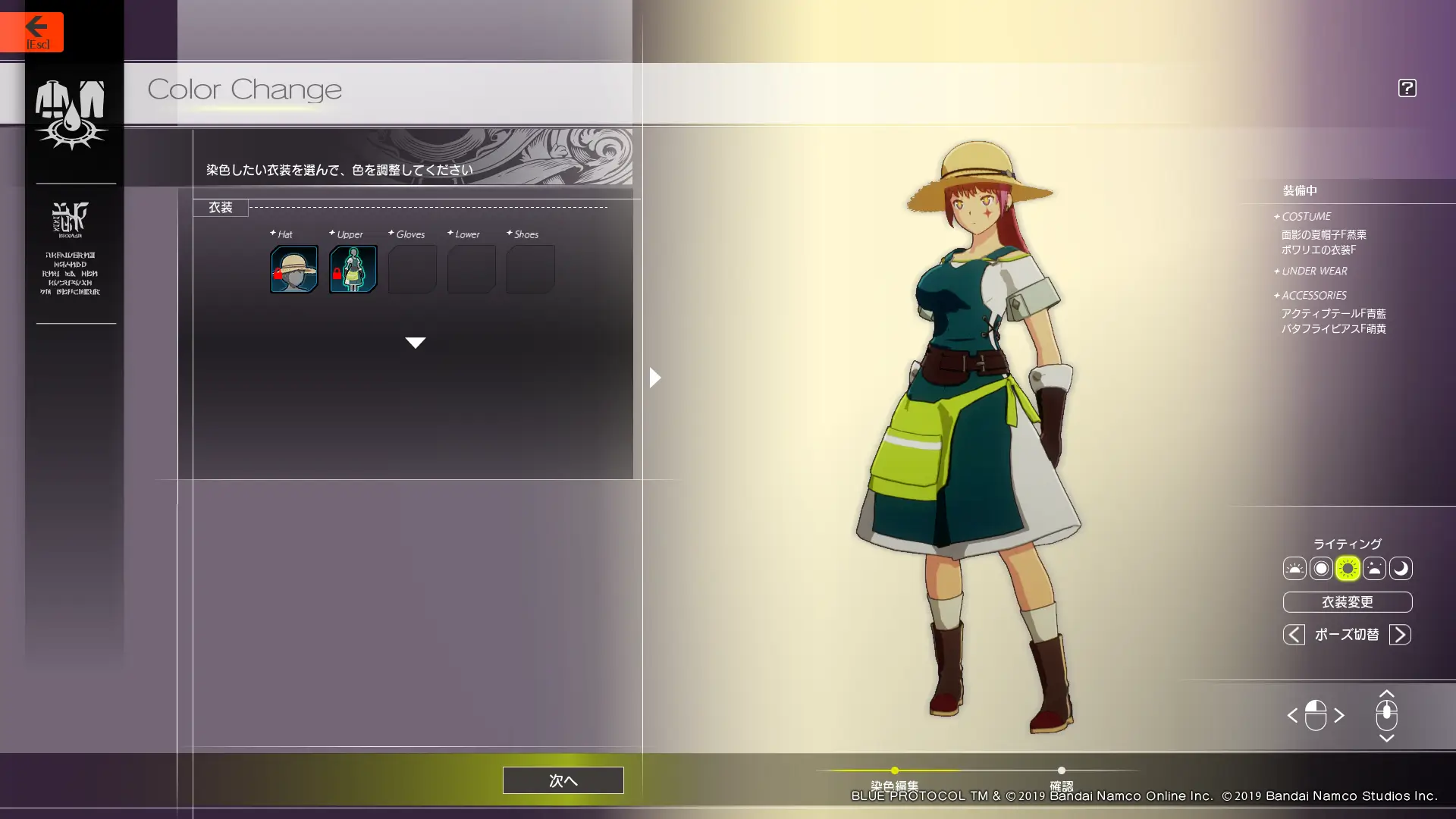Switch to the next pose

point(1400,635)
